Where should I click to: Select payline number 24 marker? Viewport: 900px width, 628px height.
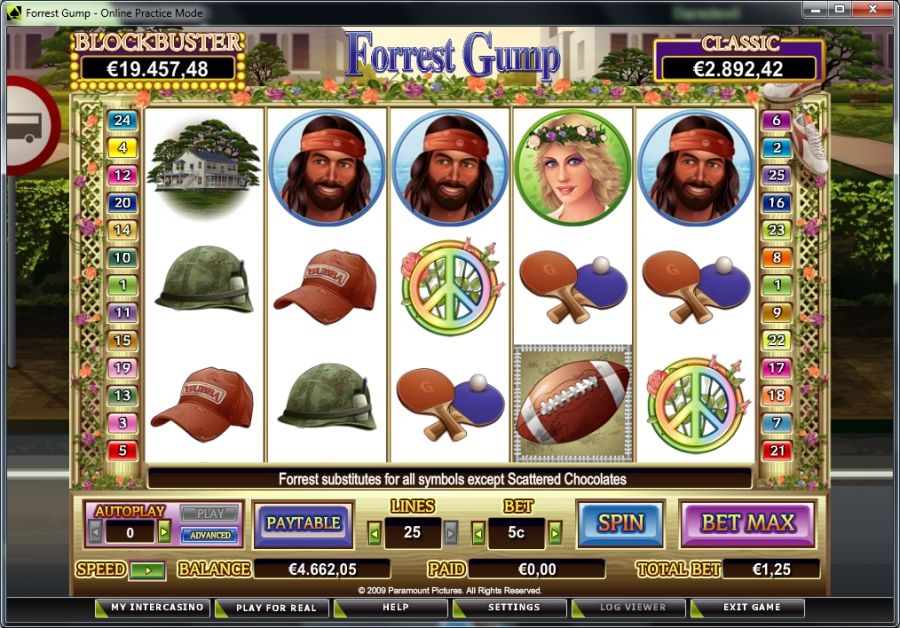click(122, 120)
